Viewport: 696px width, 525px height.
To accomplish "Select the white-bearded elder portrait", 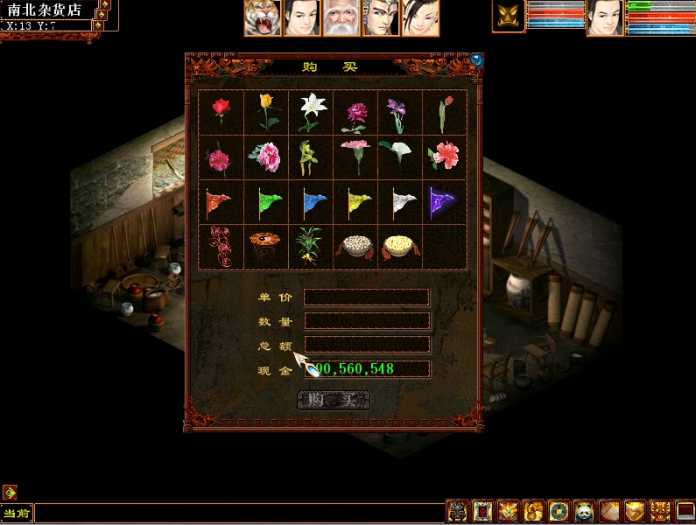I will [x=340, y=18].
